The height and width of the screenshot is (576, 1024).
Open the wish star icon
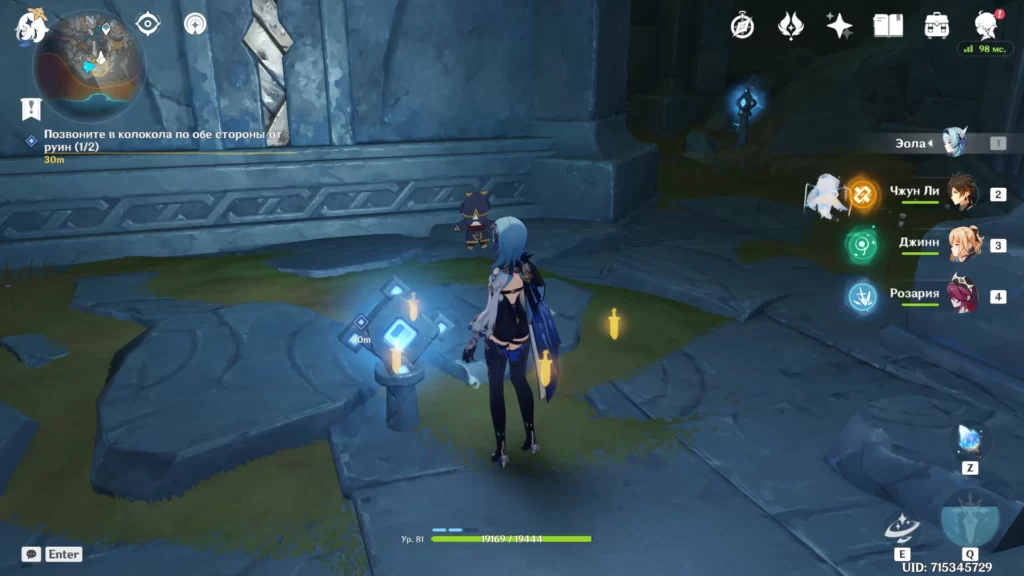coord(839,26)
